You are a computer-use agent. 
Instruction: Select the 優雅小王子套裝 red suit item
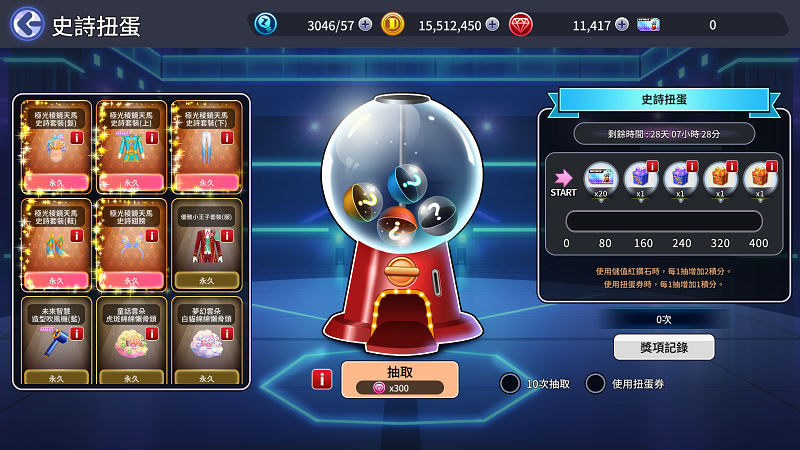point(207,244)
